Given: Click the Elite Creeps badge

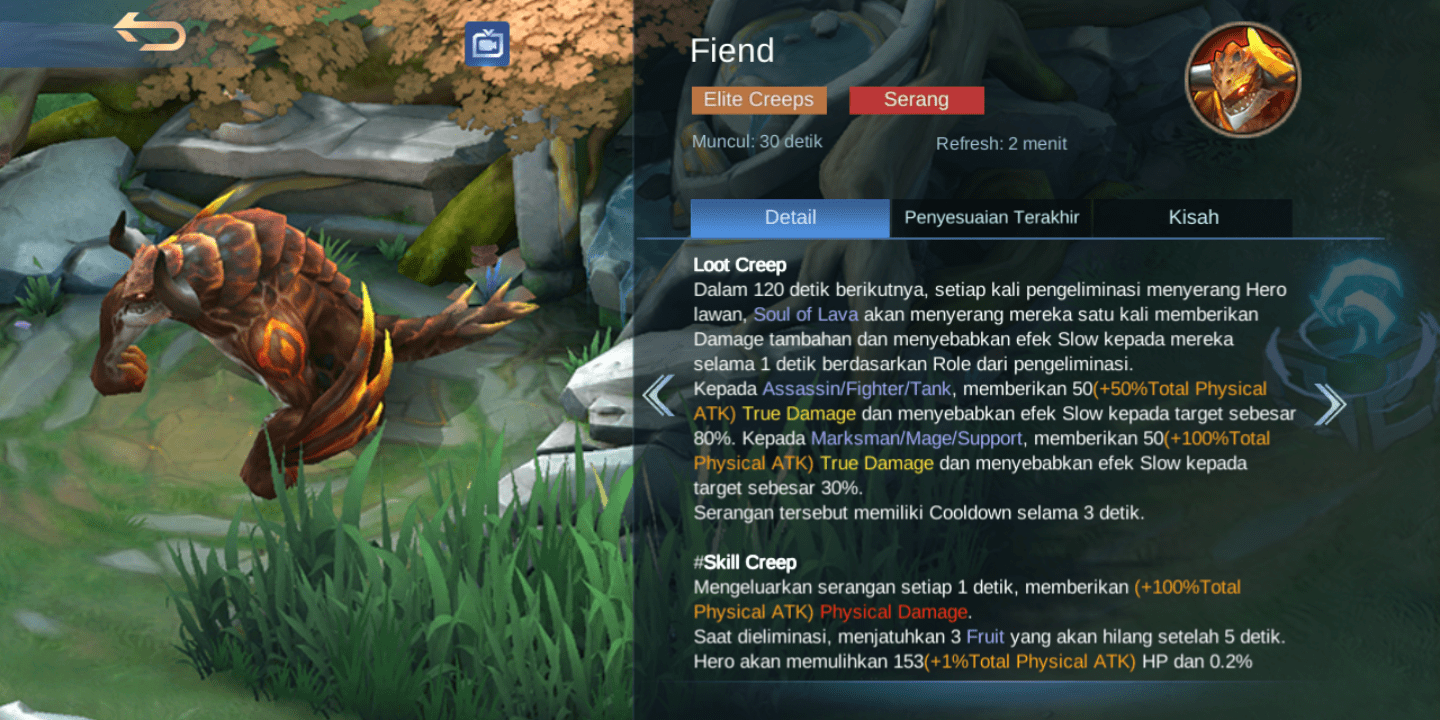Looking at the screenshot, I should pyautogui.click(x=758, y=99).
